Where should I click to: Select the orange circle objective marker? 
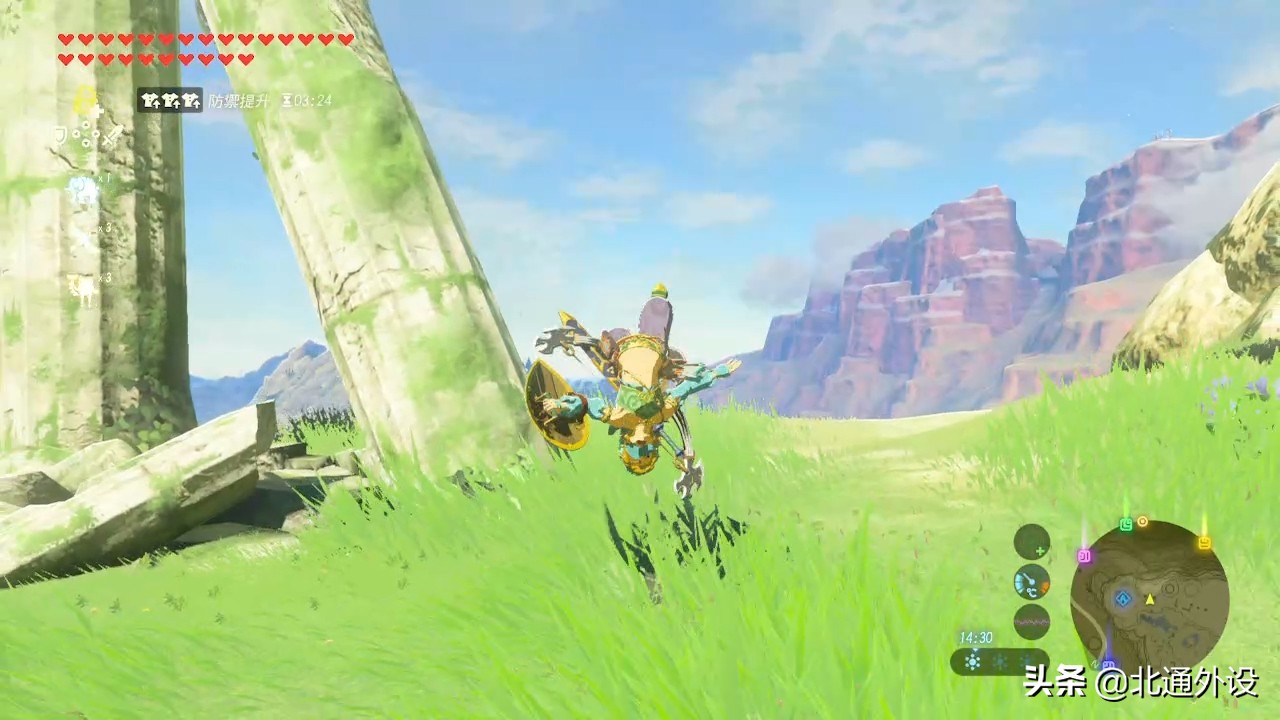[x=1142, y=522]
